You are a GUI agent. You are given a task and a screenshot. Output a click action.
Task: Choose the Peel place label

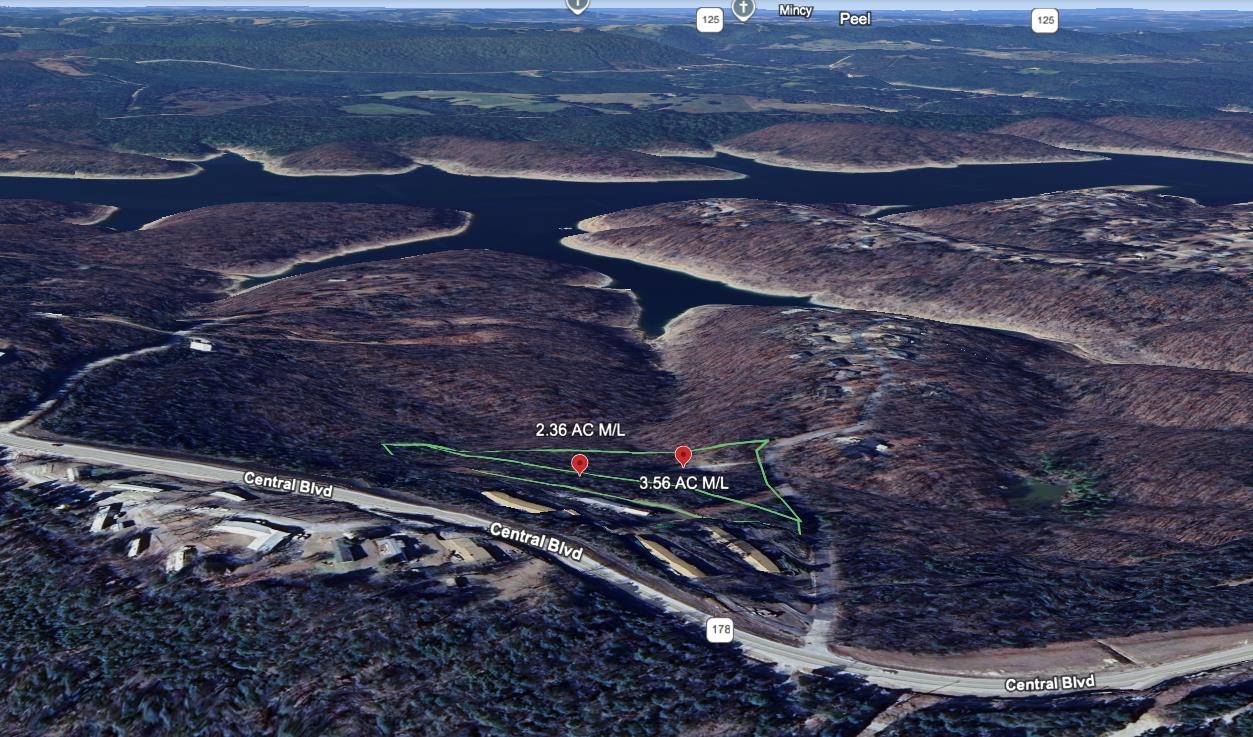tap(855, 18)
